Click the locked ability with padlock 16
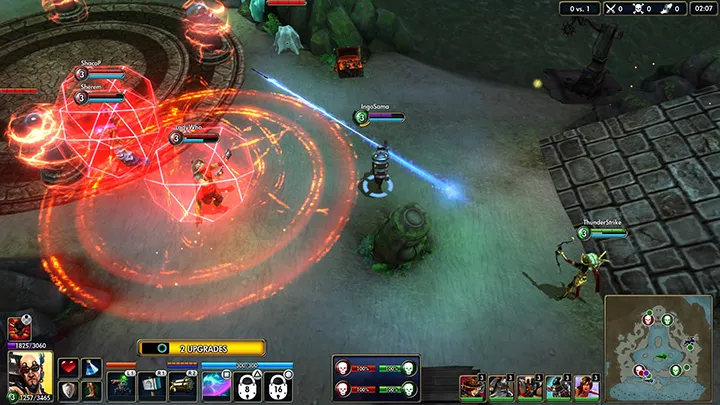The width and height of the screenshot is (720, 405). click(x=278, y=386)
